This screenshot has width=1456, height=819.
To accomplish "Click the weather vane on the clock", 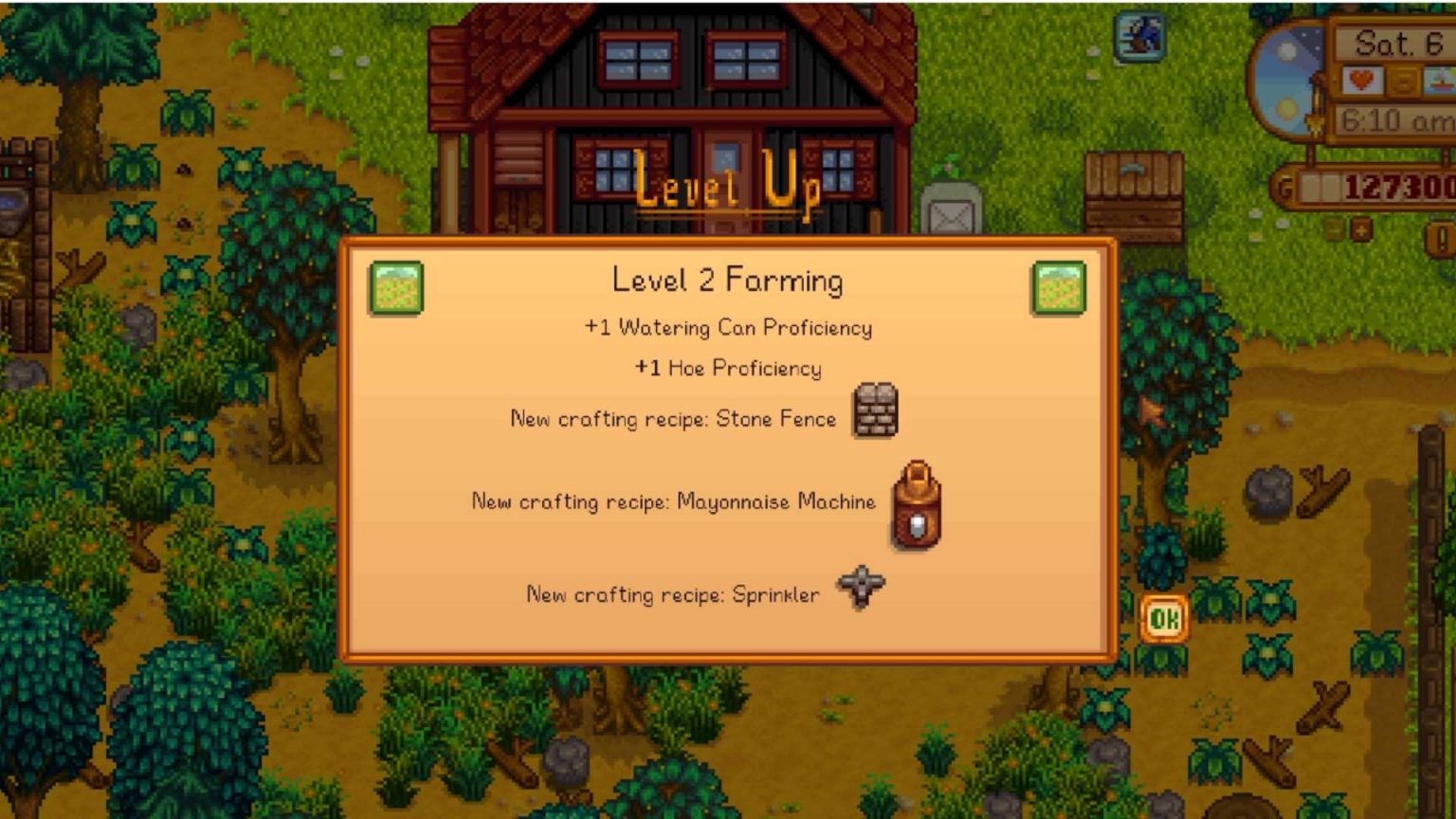I will [x=1316, y=121].
